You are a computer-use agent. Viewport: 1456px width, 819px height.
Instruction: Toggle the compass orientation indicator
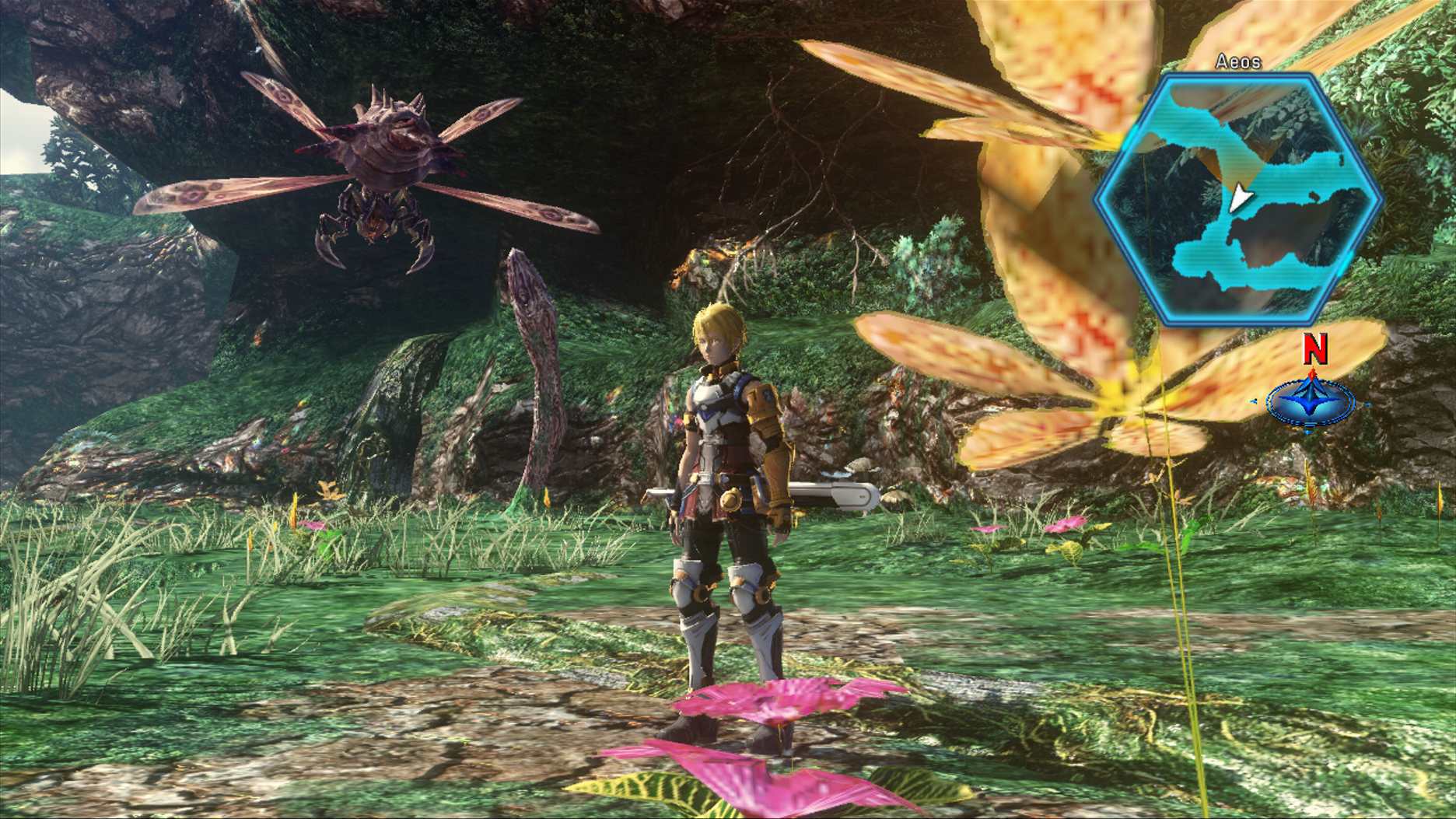click(x=1311, y=401)
